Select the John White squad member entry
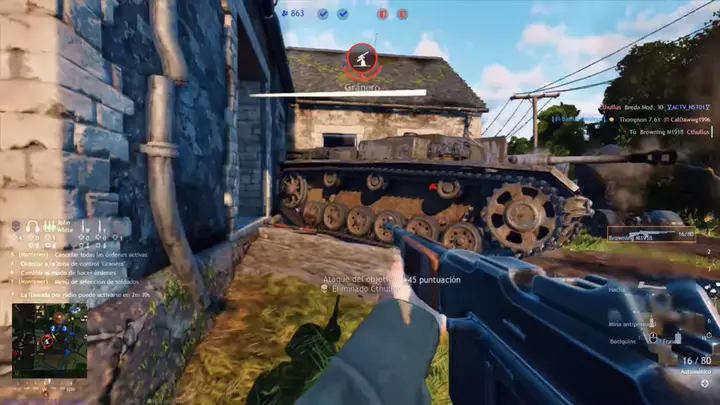The width and height of the screenshot is (720, 405). click(x=65, y=227)
